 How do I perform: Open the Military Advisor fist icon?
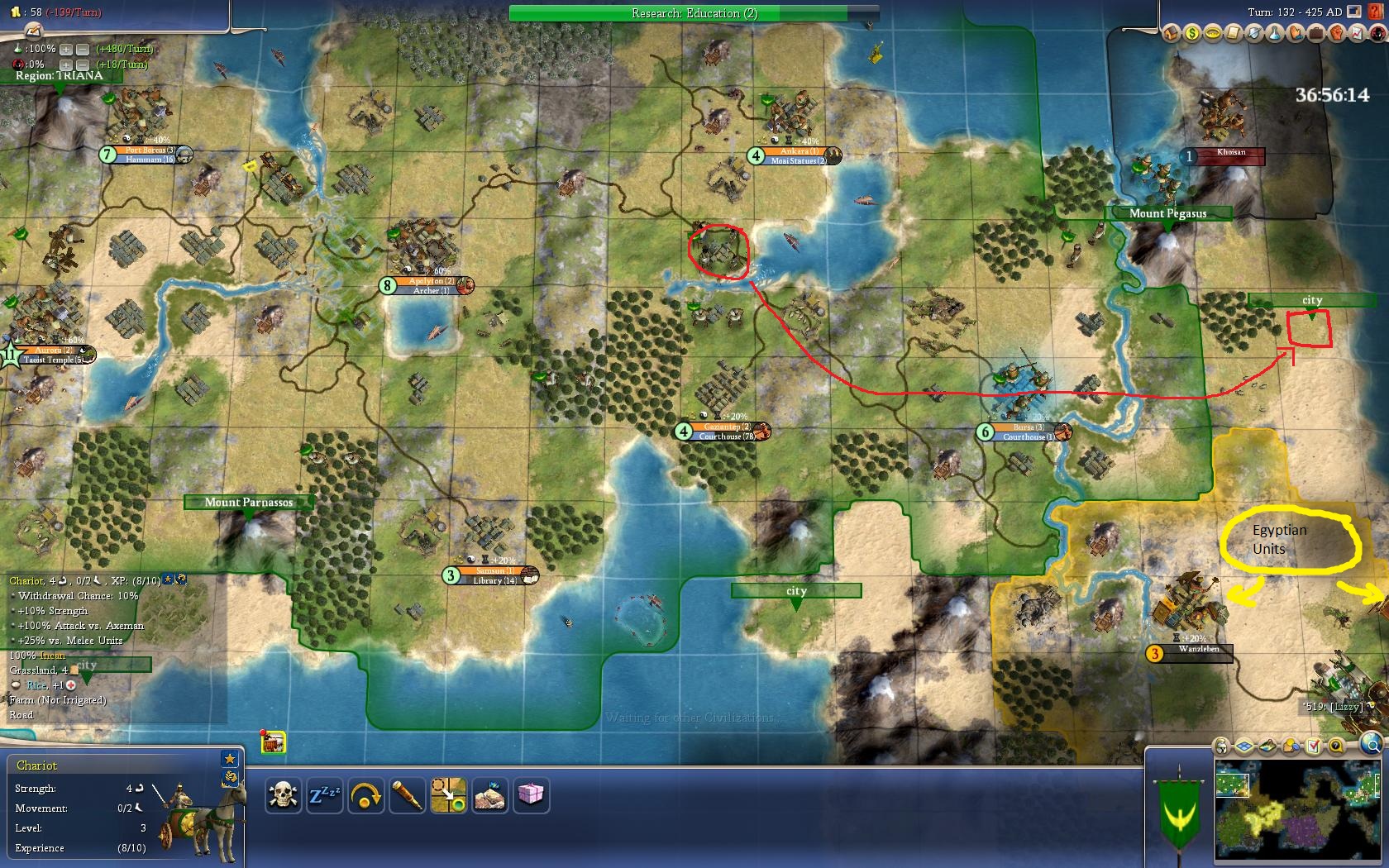(1336, 34)
